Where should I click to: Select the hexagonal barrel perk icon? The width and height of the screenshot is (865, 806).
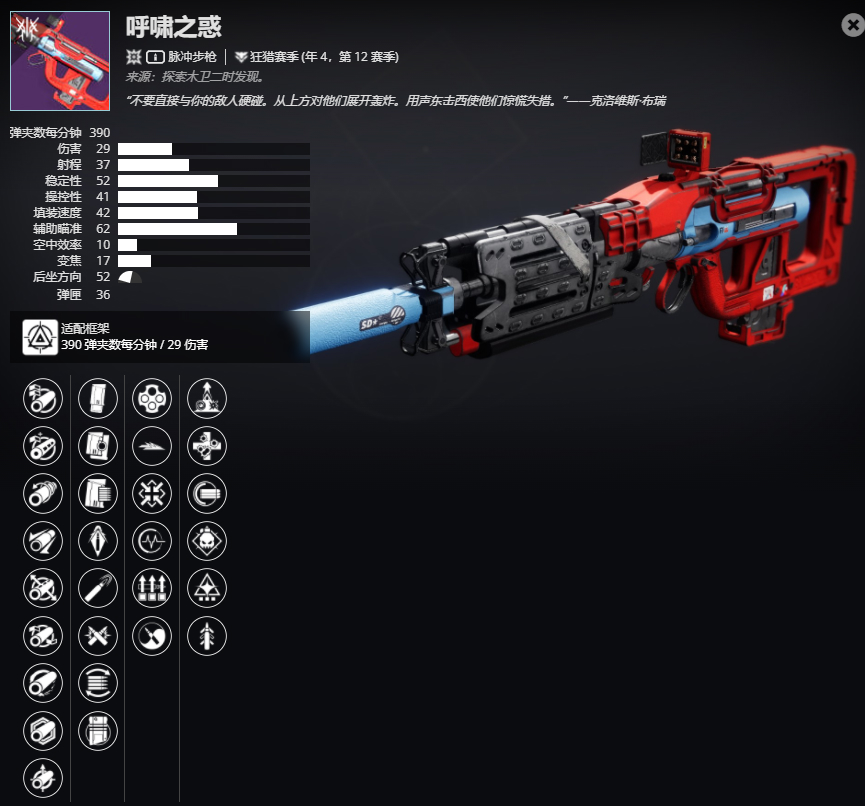43,731
